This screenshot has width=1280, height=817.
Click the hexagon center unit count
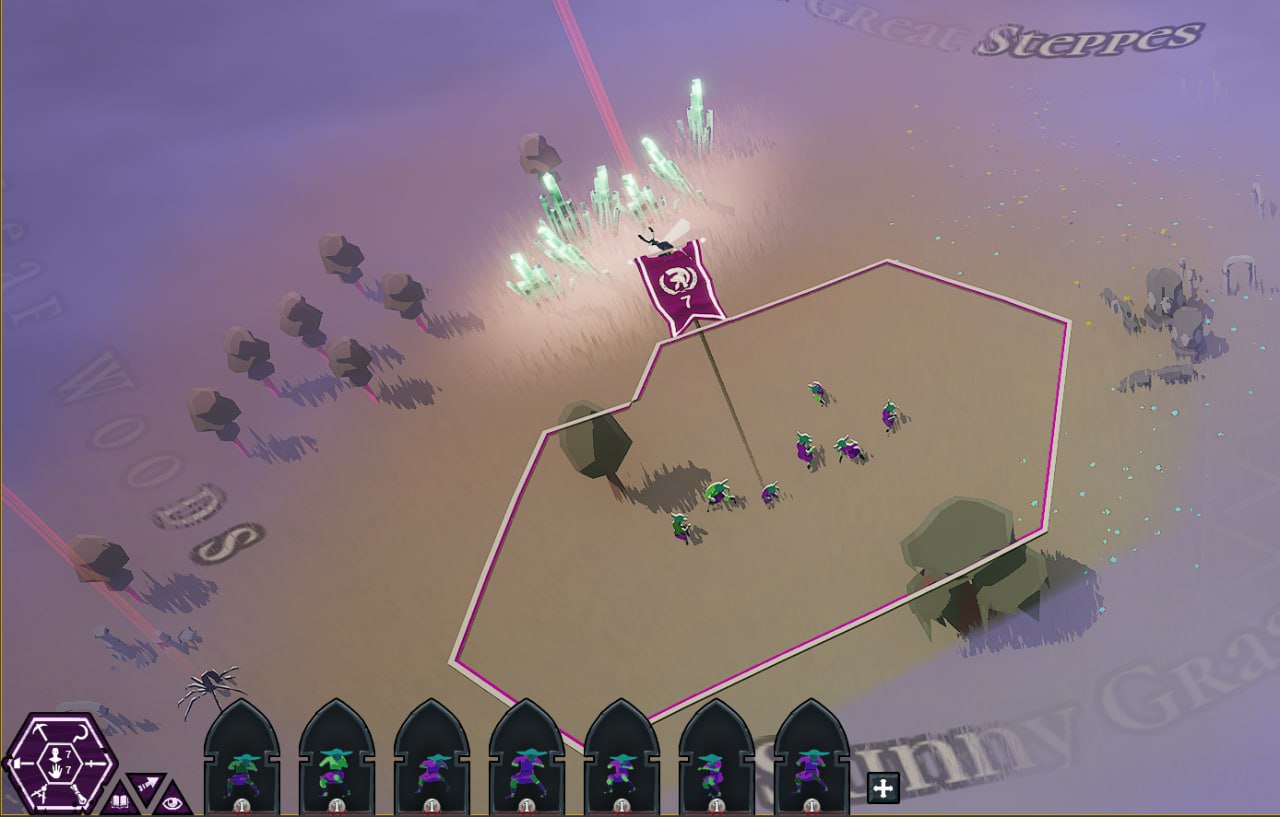[58, 764]
